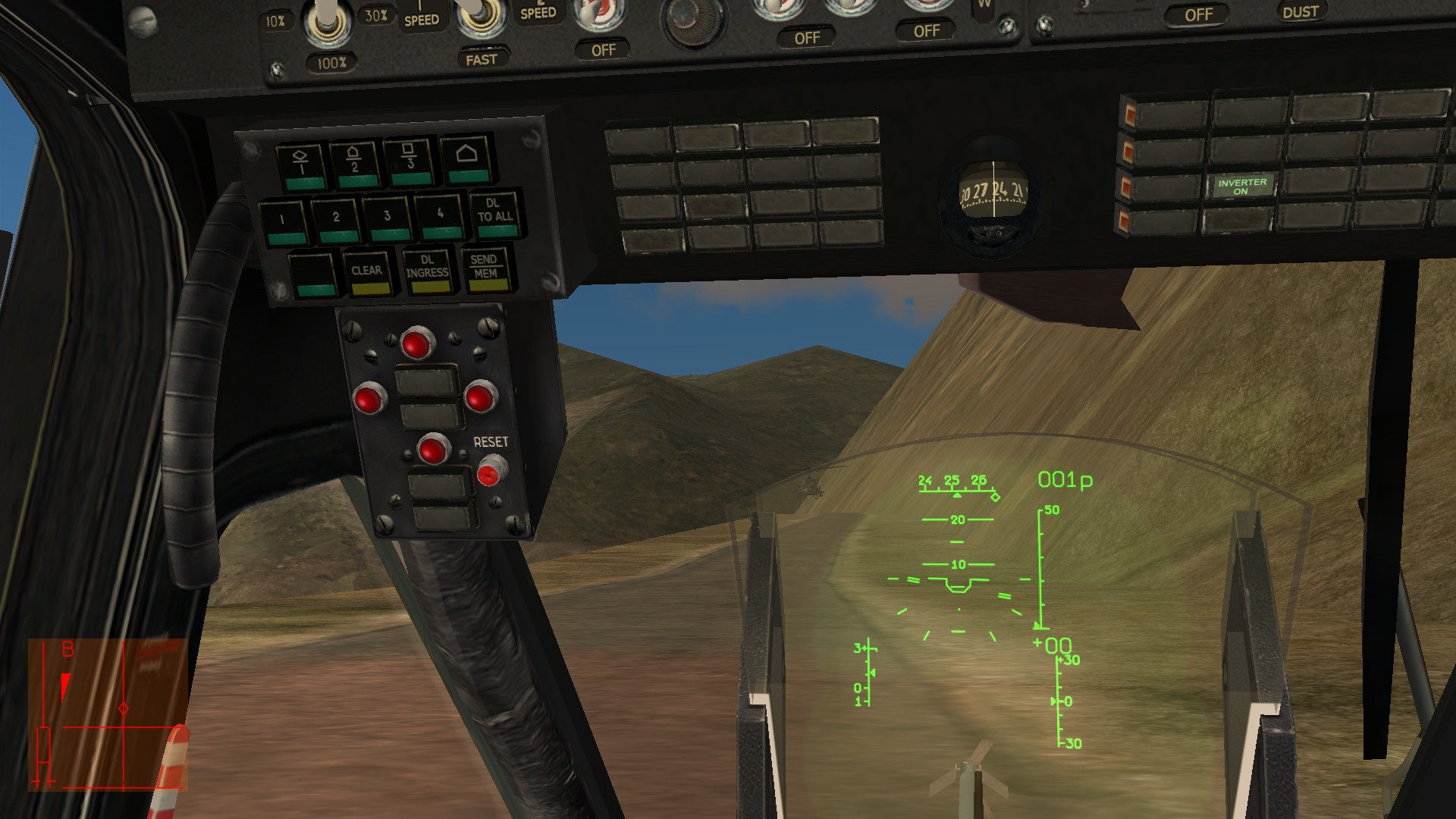Choose the square target type 3 button

coord(410,160)
